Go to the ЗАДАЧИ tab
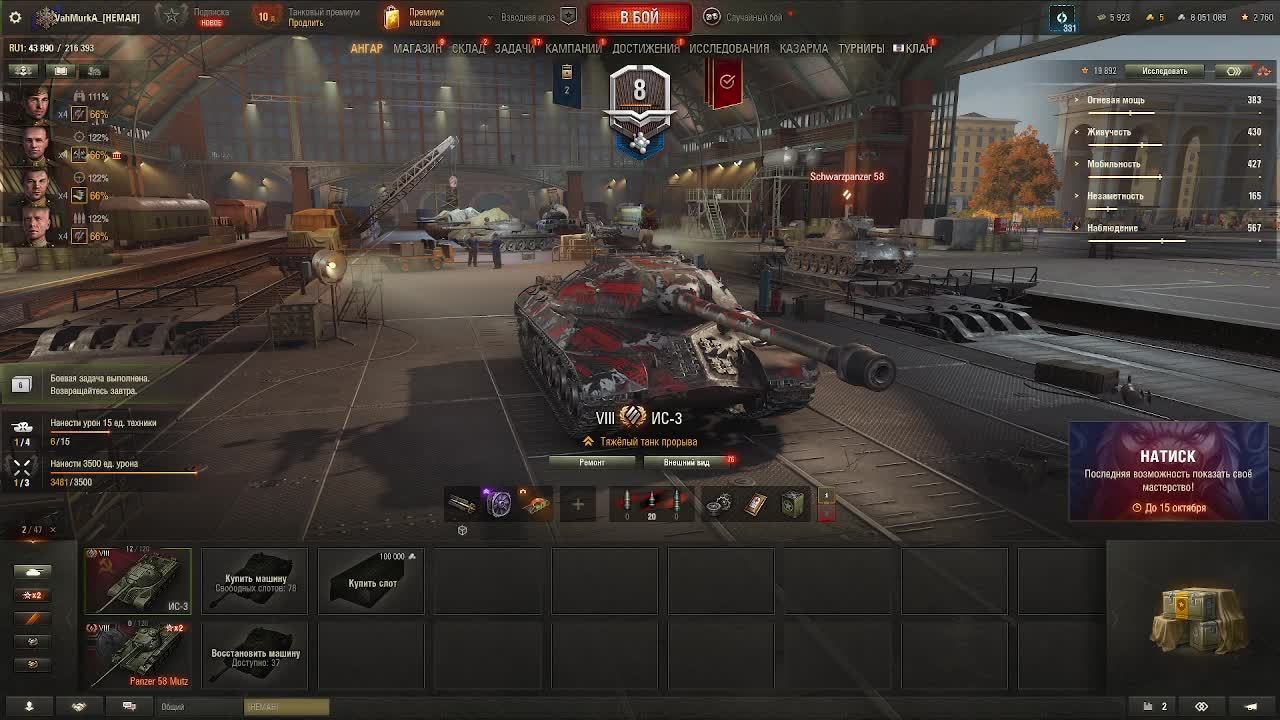The image size is (1280, 720). (514, 48)
